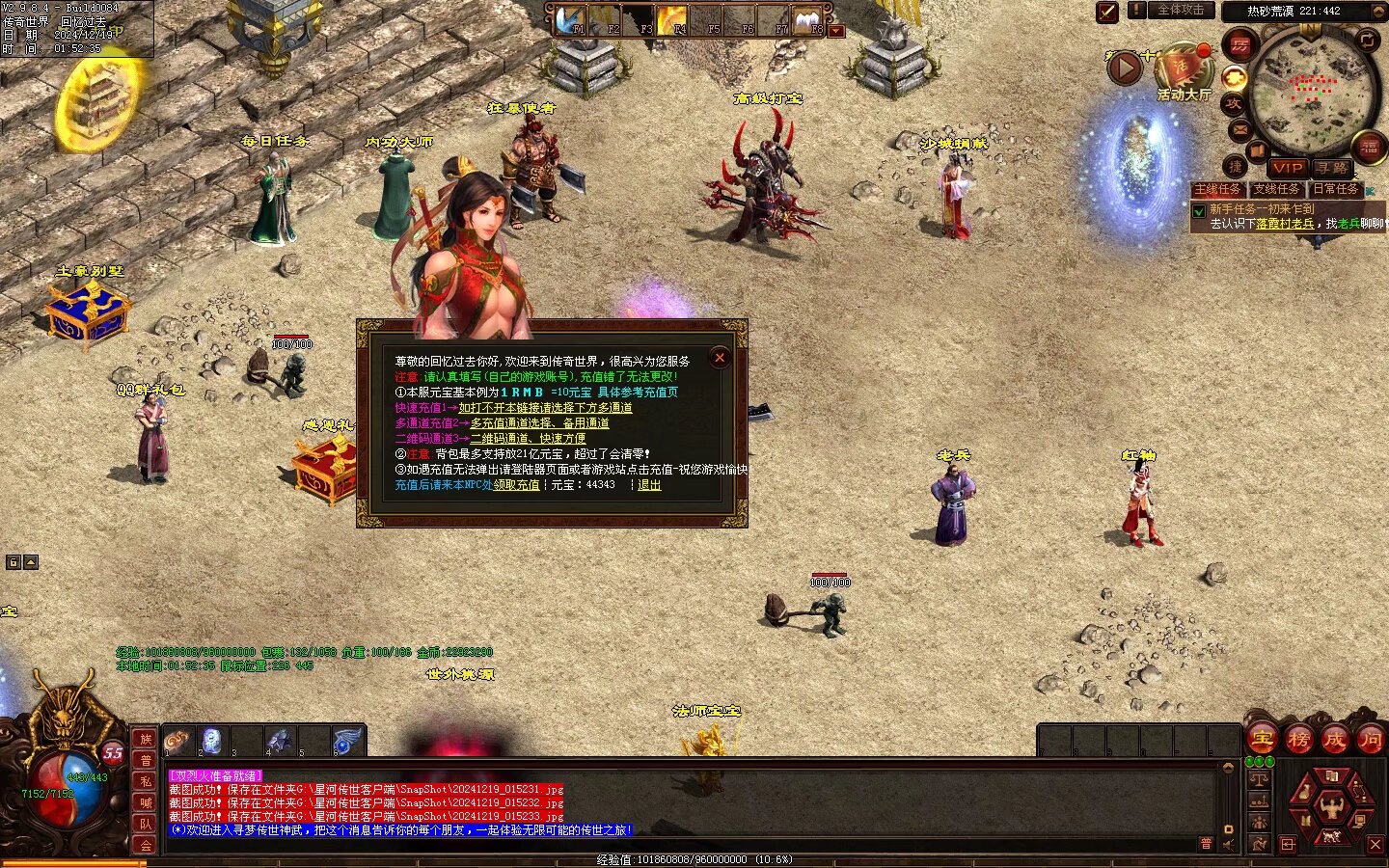Follow the 落霞村老兵 quest tracker link
1389x868 pixels.
coord(1285,224)
